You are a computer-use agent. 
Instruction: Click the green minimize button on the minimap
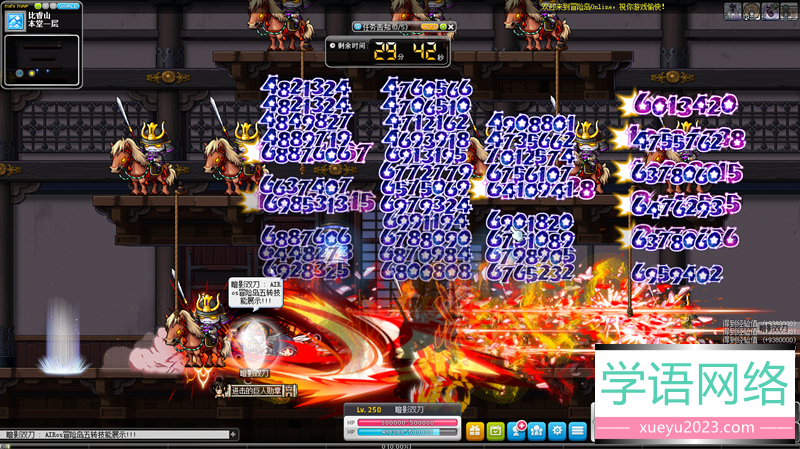click(x=38, y=5)
